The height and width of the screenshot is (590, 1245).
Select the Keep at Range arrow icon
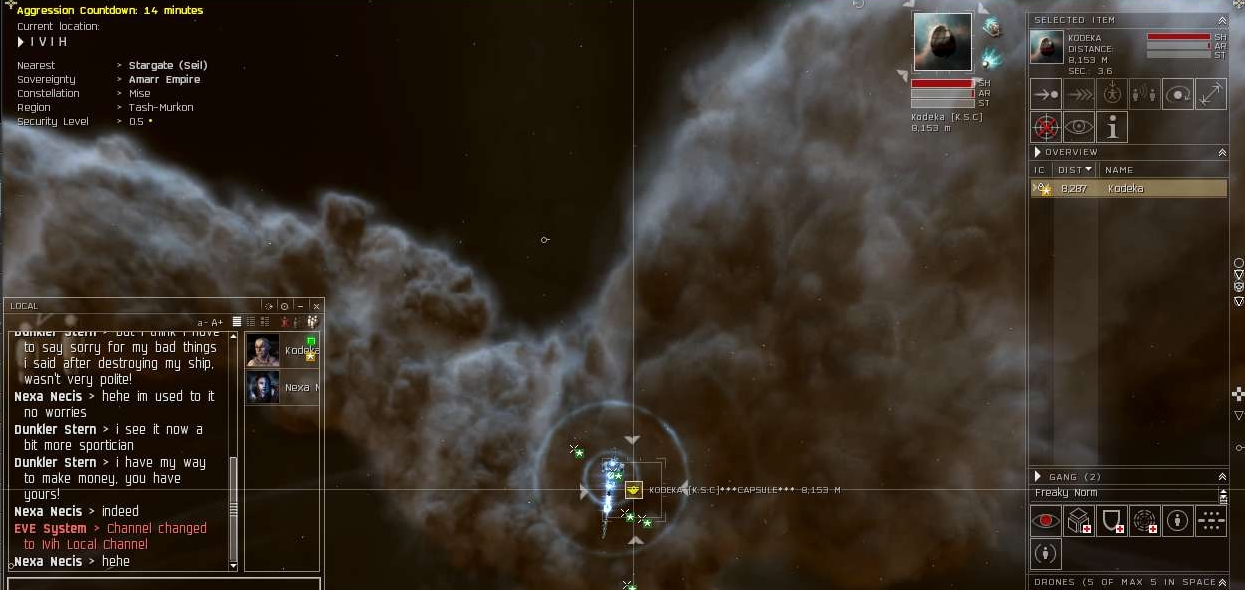point(1210,94)
